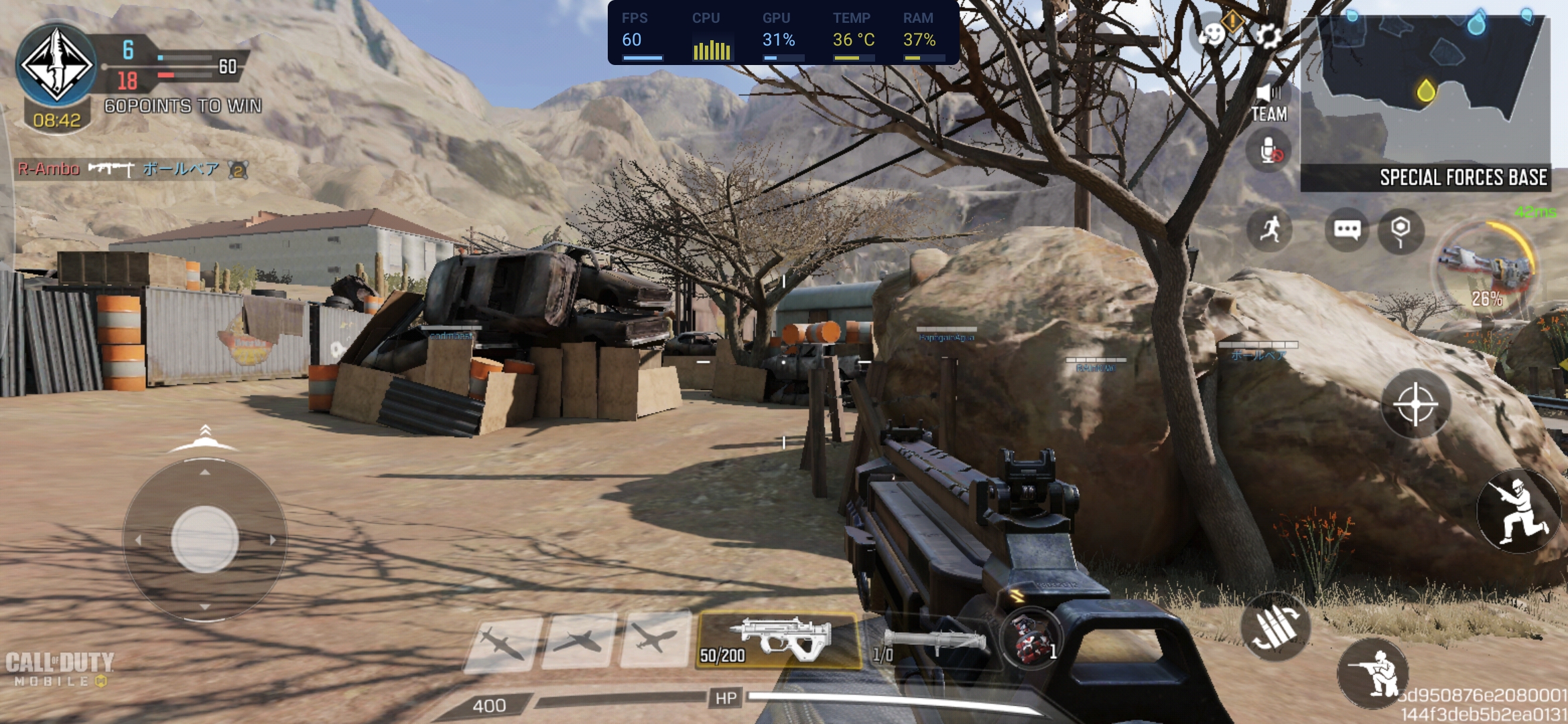Screen dimensions: 1568x724
Task: Select the missile scorestreak slot
Action: pyautogui.click(x=503, y=642)
